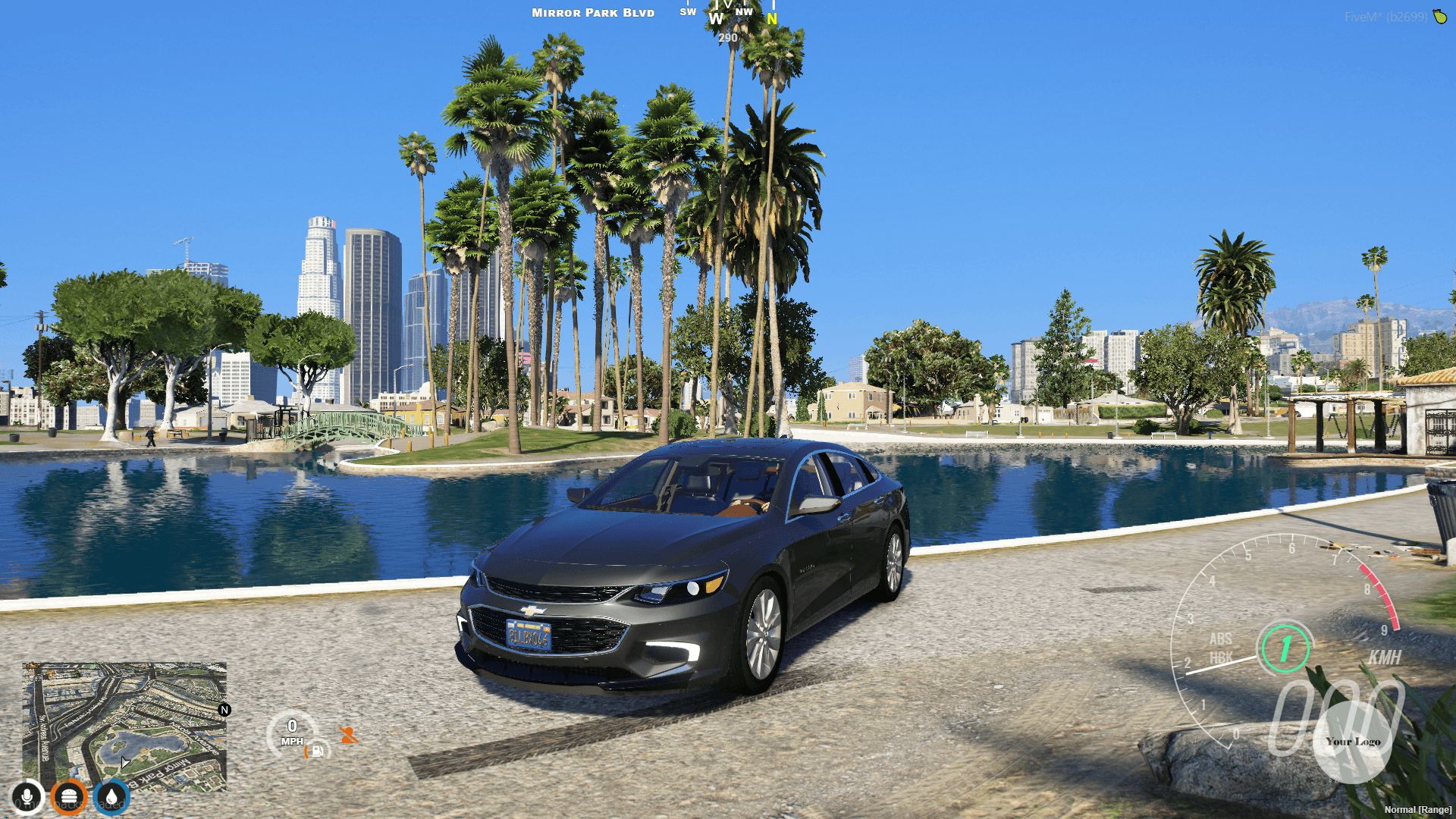Click the N north marker on the minimap

[224, 711]
